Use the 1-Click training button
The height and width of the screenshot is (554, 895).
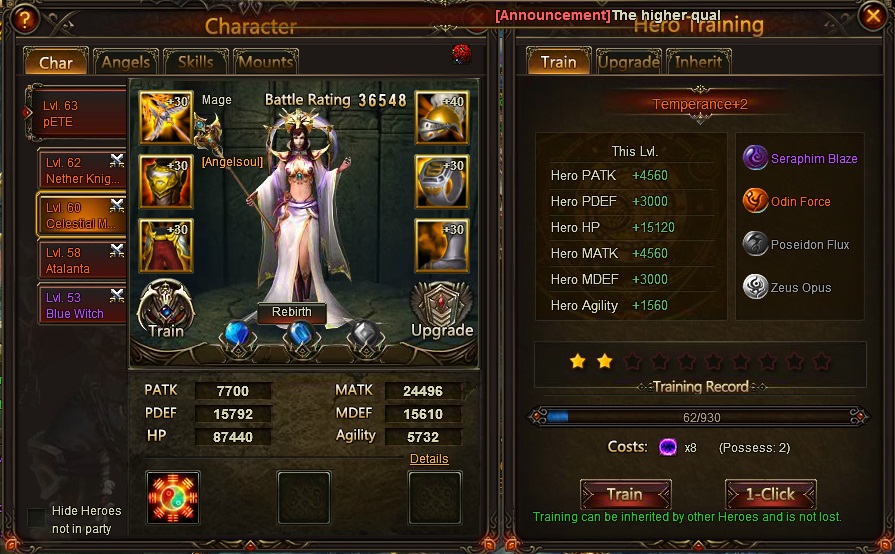[770, 494]
